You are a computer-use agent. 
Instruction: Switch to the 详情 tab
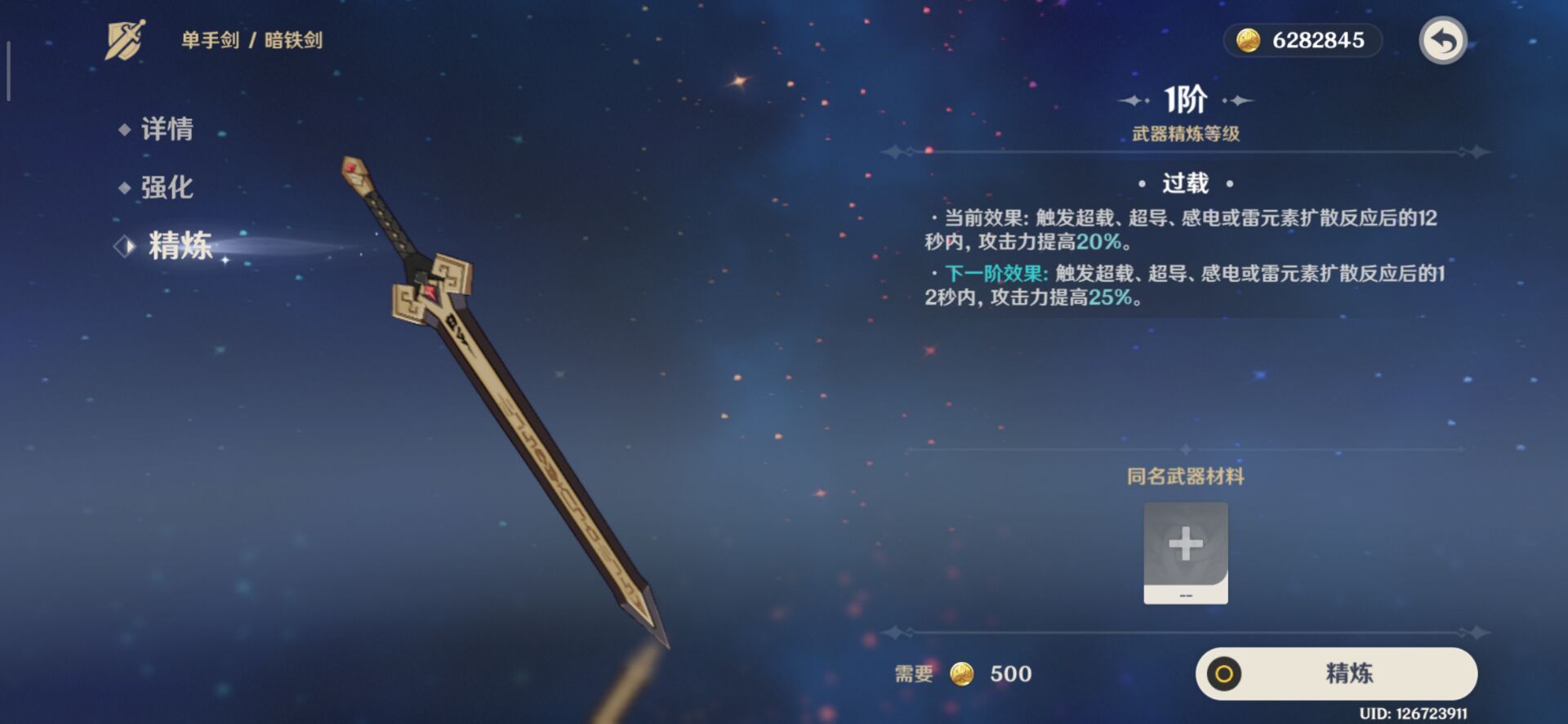(168, 129)
